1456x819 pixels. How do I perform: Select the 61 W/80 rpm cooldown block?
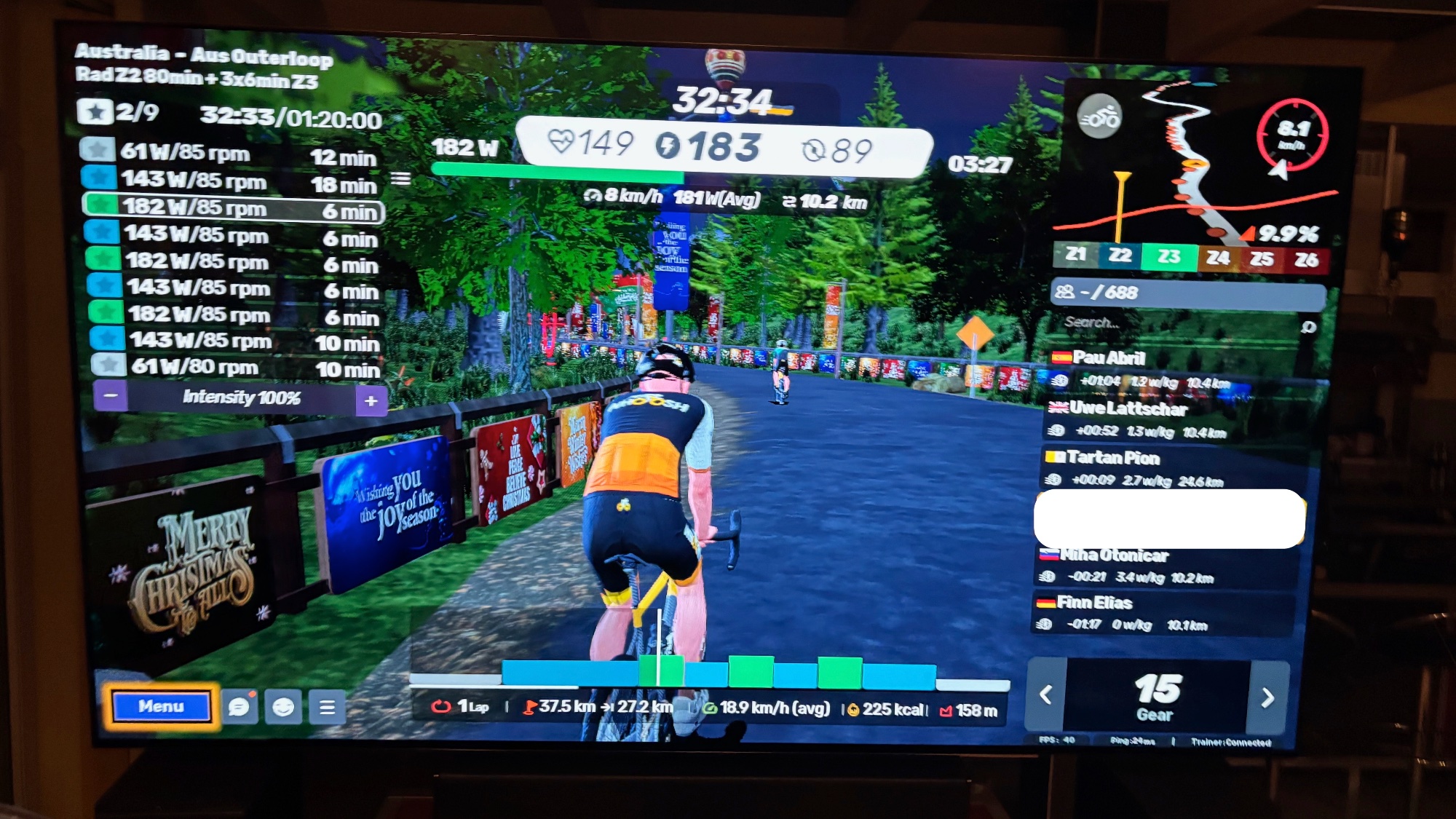point(237,367)
